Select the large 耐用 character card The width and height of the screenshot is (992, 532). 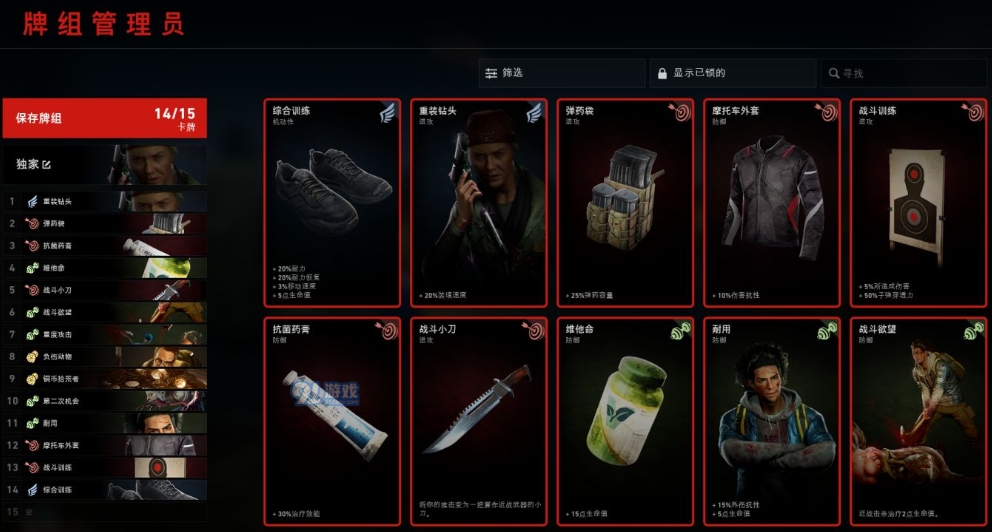tap(771, 421)
